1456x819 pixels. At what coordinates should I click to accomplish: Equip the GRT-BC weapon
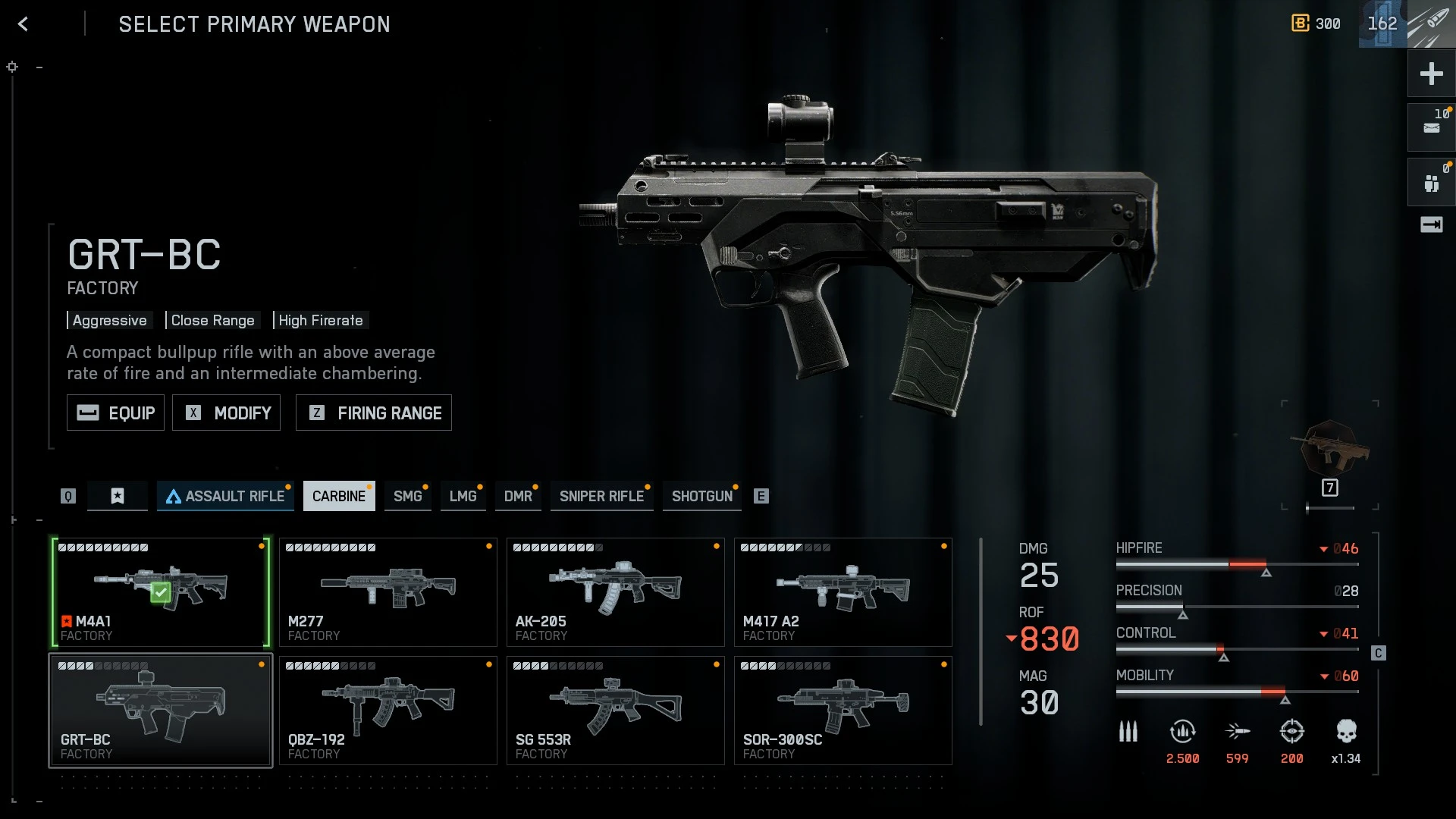115,413
